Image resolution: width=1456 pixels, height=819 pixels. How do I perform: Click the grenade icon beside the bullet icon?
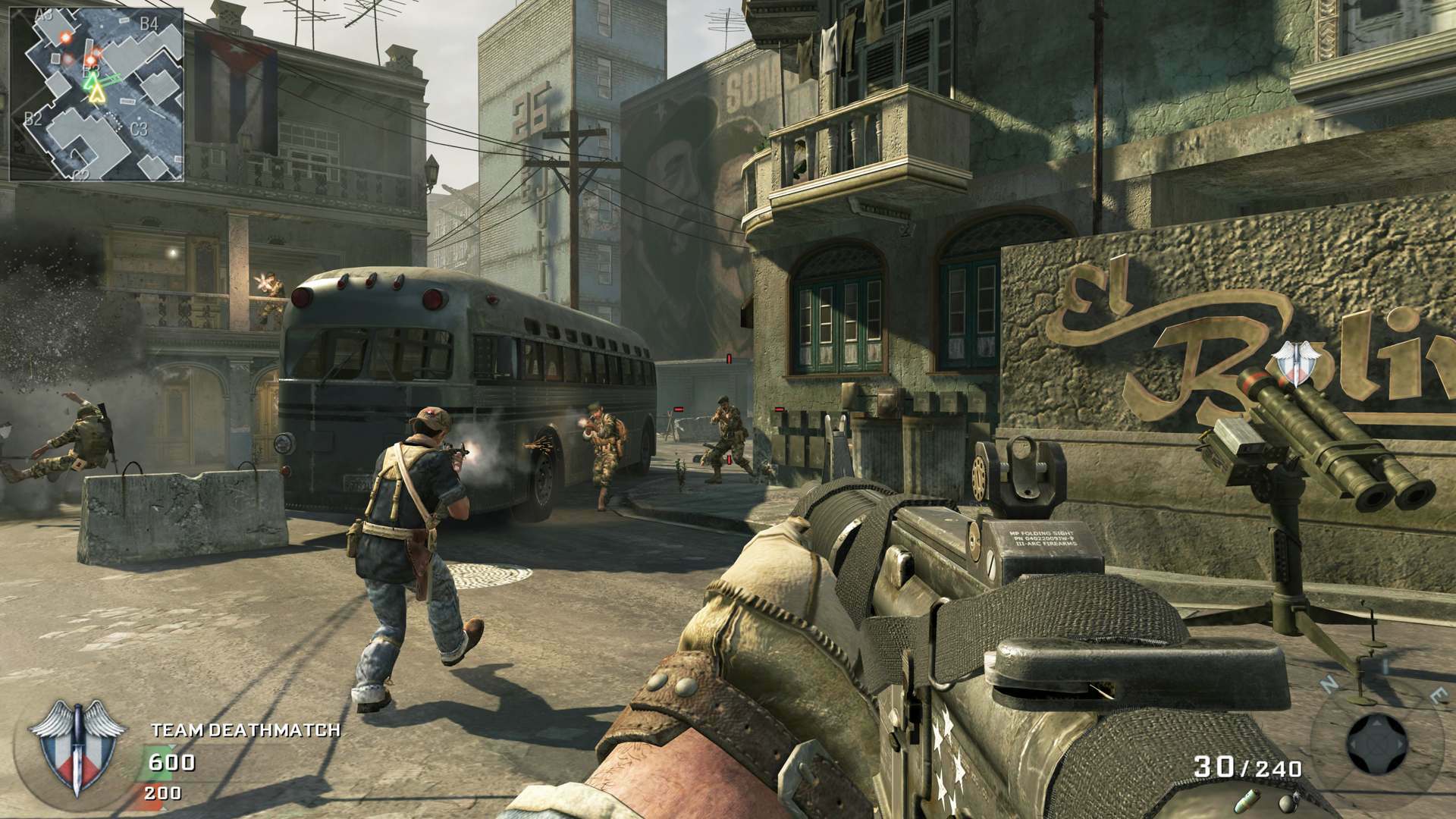(1287, 803)
